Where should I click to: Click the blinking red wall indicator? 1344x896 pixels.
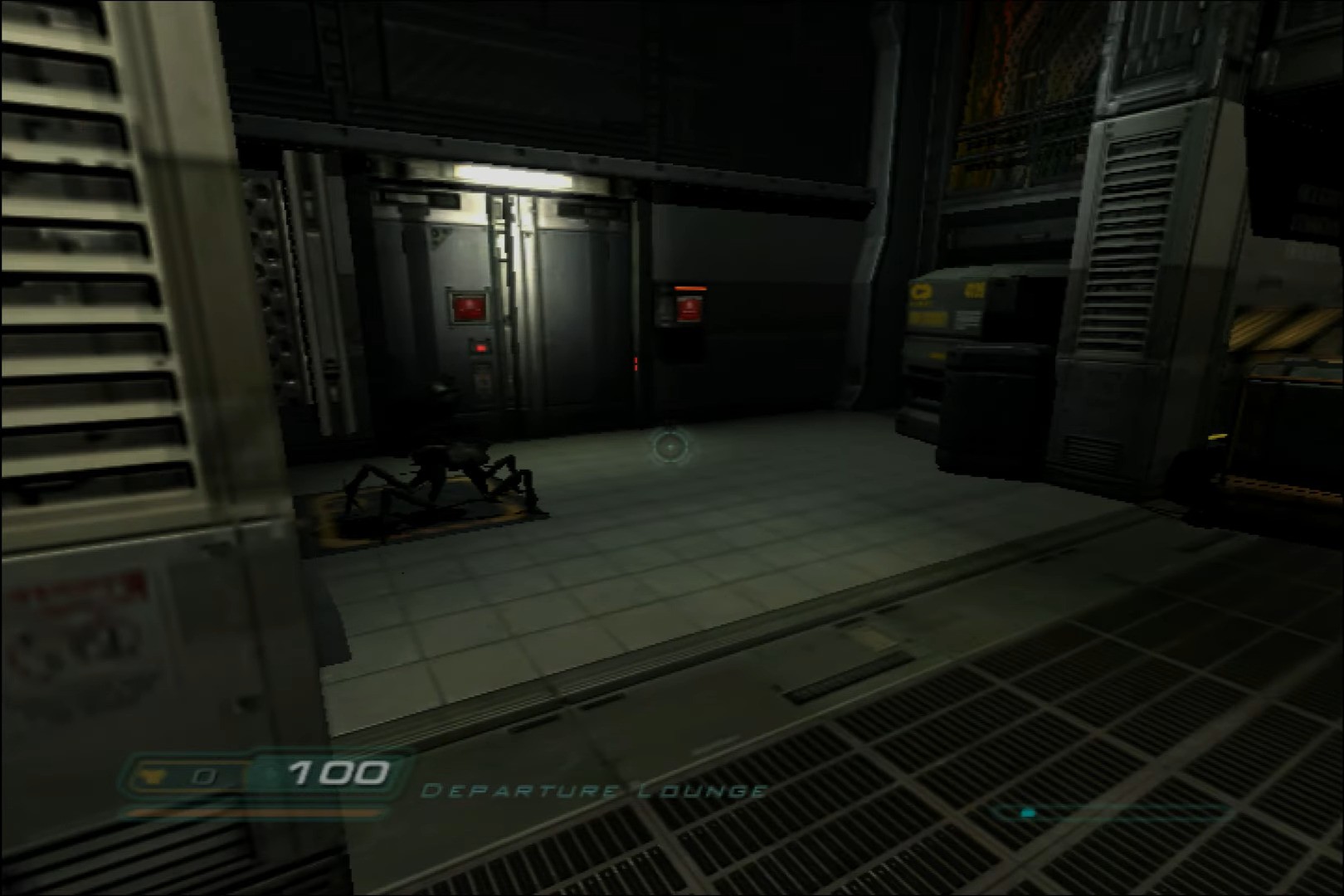(x=636, y=363)
